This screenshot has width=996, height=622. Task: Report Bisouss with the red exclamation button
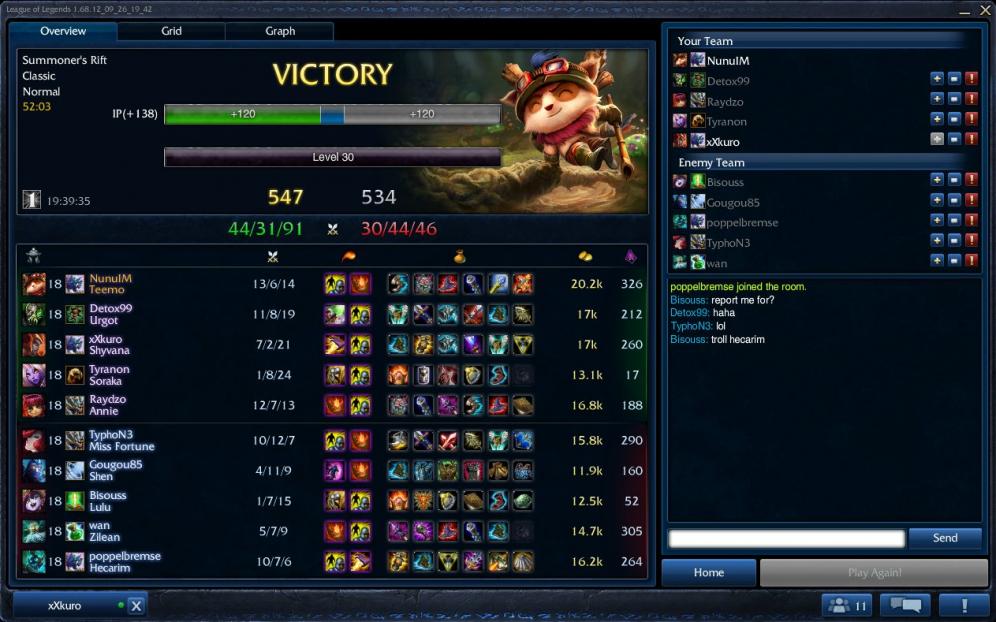coord(972,180)
